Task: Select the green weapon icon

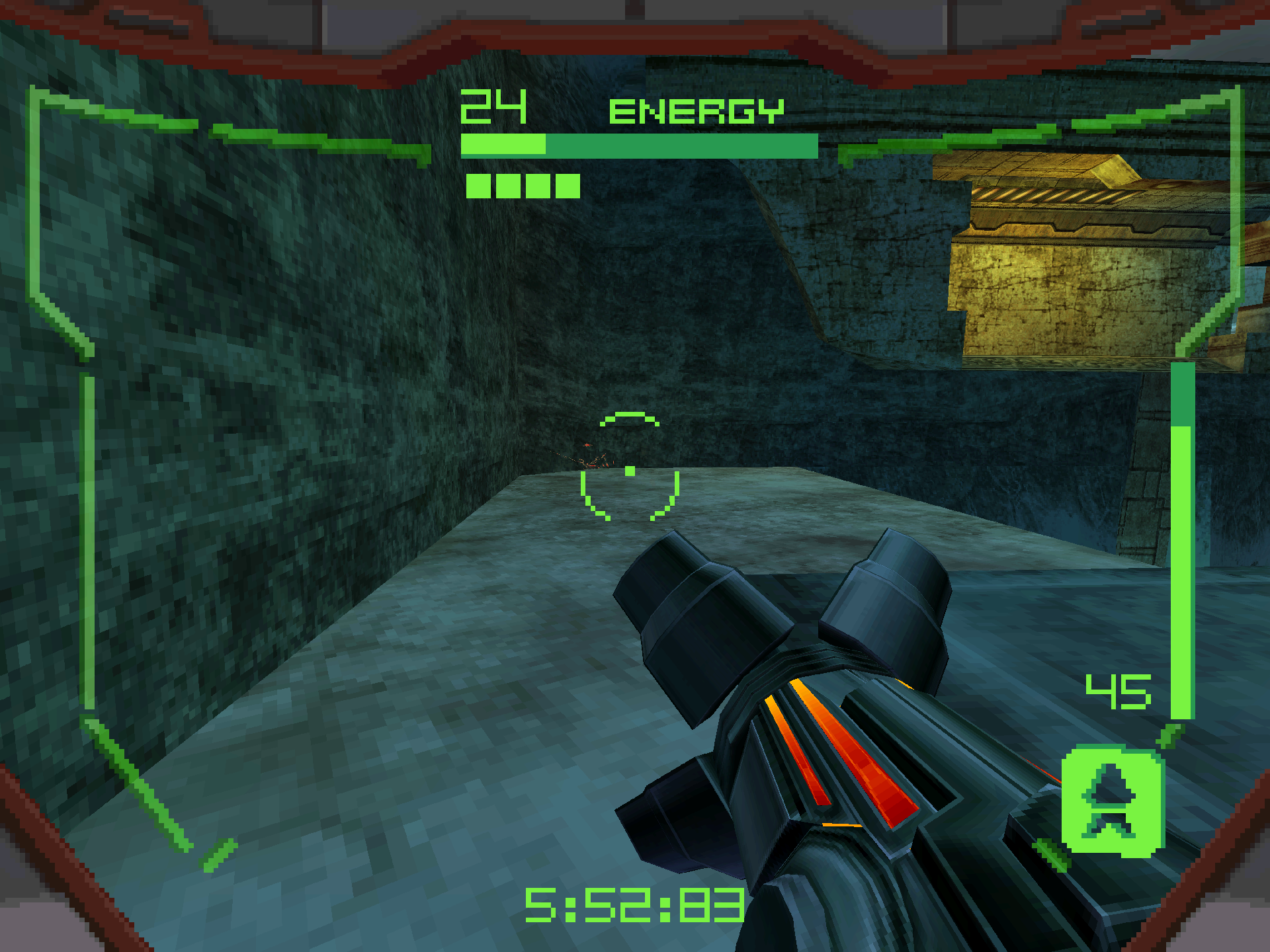Action: click(x=1112, y=801)
